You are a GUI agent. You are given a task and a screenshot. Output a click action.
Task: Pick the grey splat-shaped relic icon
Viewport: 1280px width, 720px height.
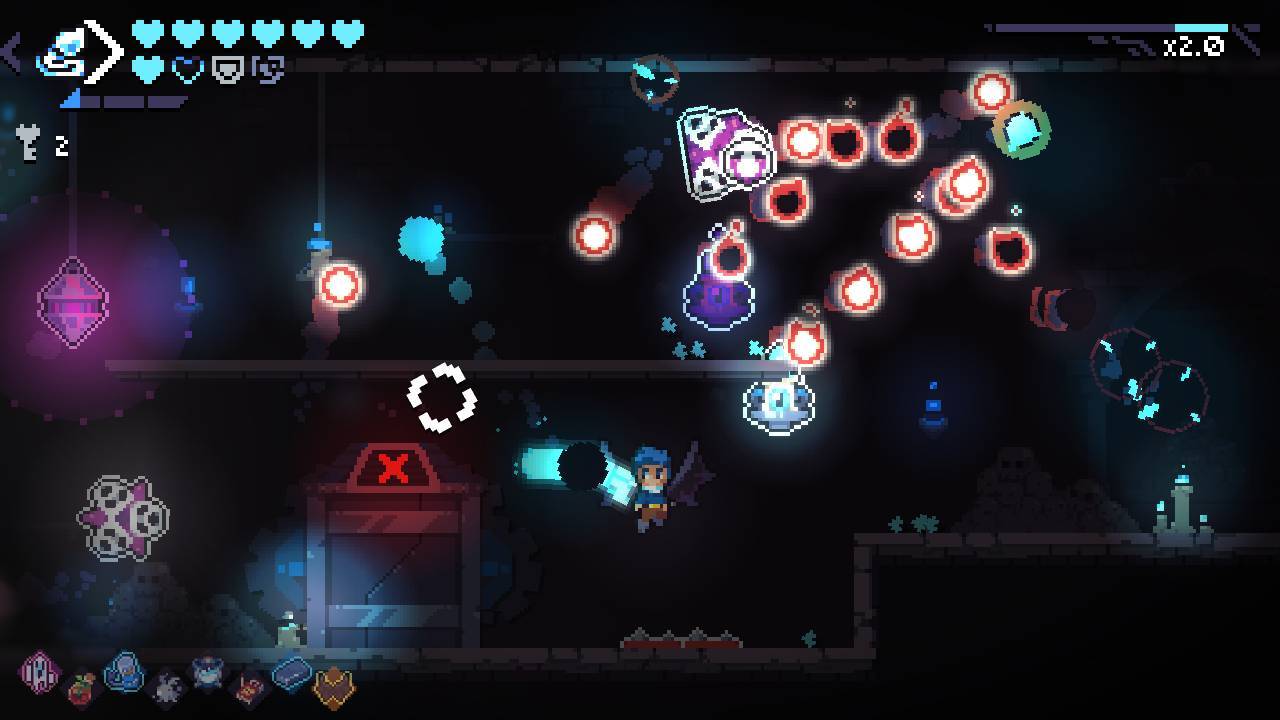pos(167,687)
